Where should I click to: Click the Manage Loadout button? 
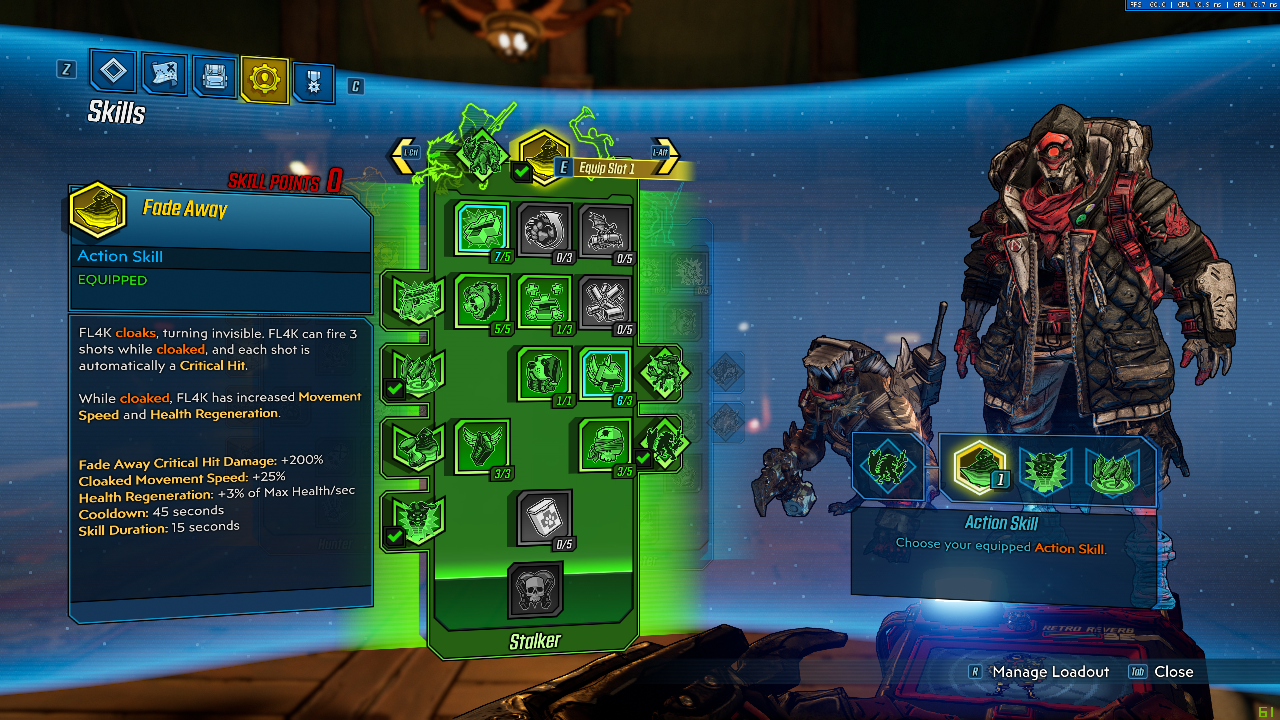(x=1050, y=672)
